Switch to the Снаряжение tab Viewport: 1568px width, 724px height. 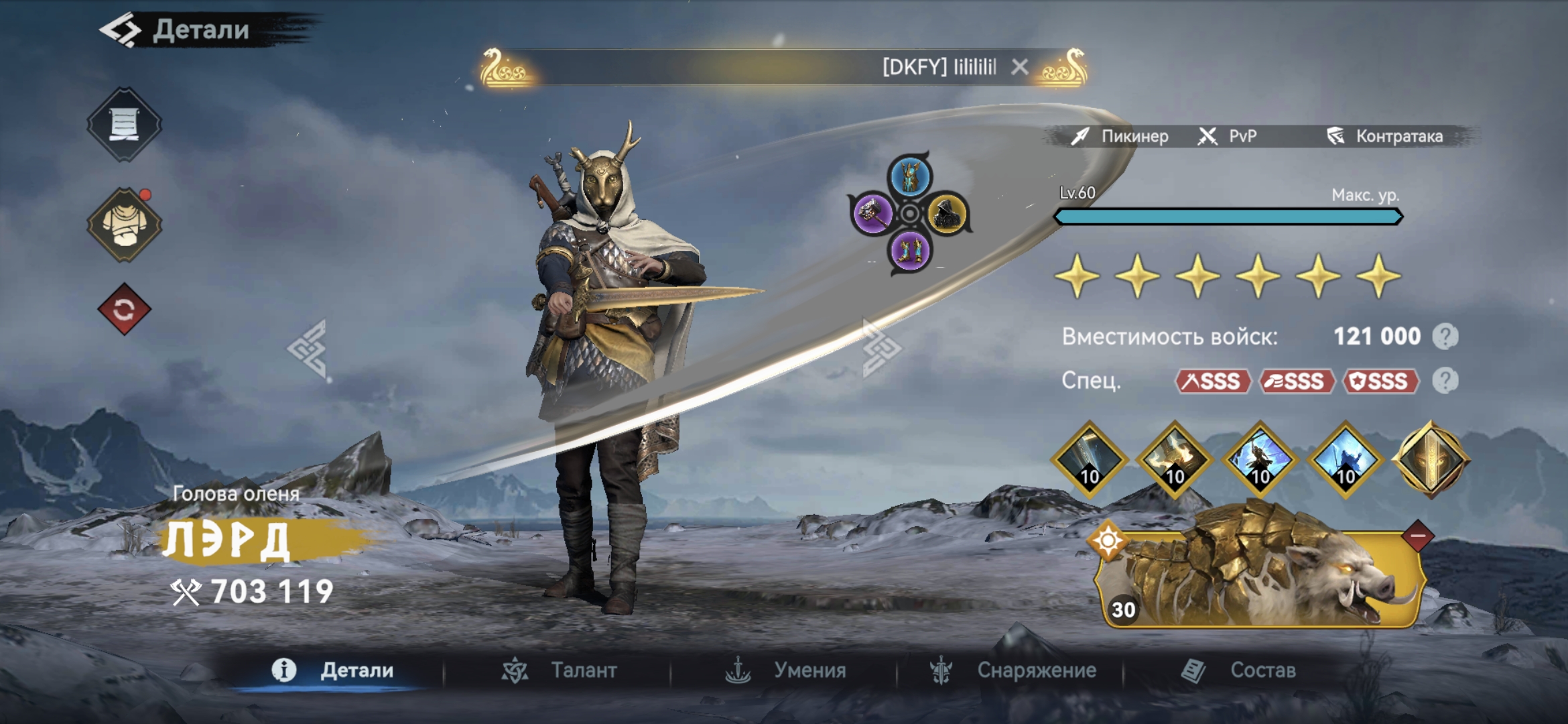click(x=1012, y=670)
